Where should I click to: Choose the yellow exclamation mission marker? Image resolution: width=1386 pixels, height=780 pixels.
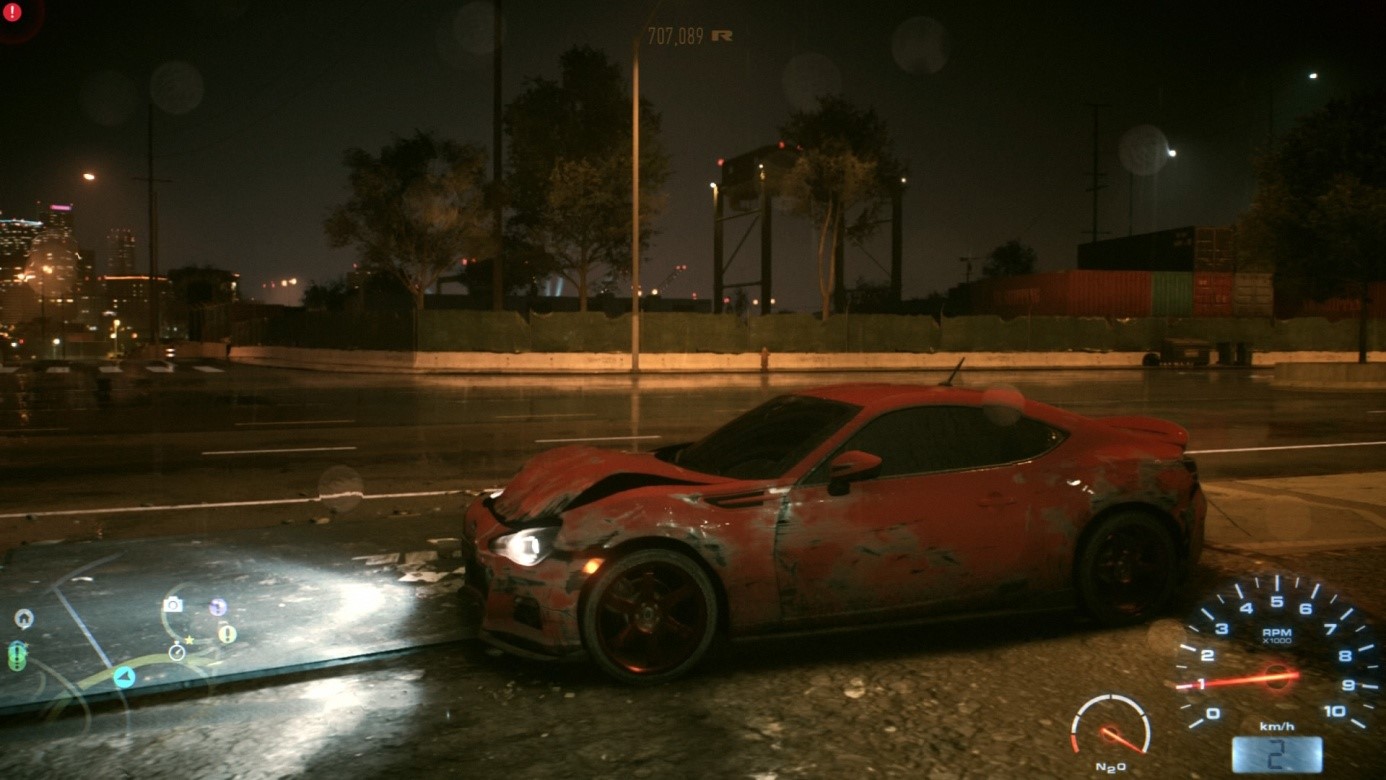(227, 633)
